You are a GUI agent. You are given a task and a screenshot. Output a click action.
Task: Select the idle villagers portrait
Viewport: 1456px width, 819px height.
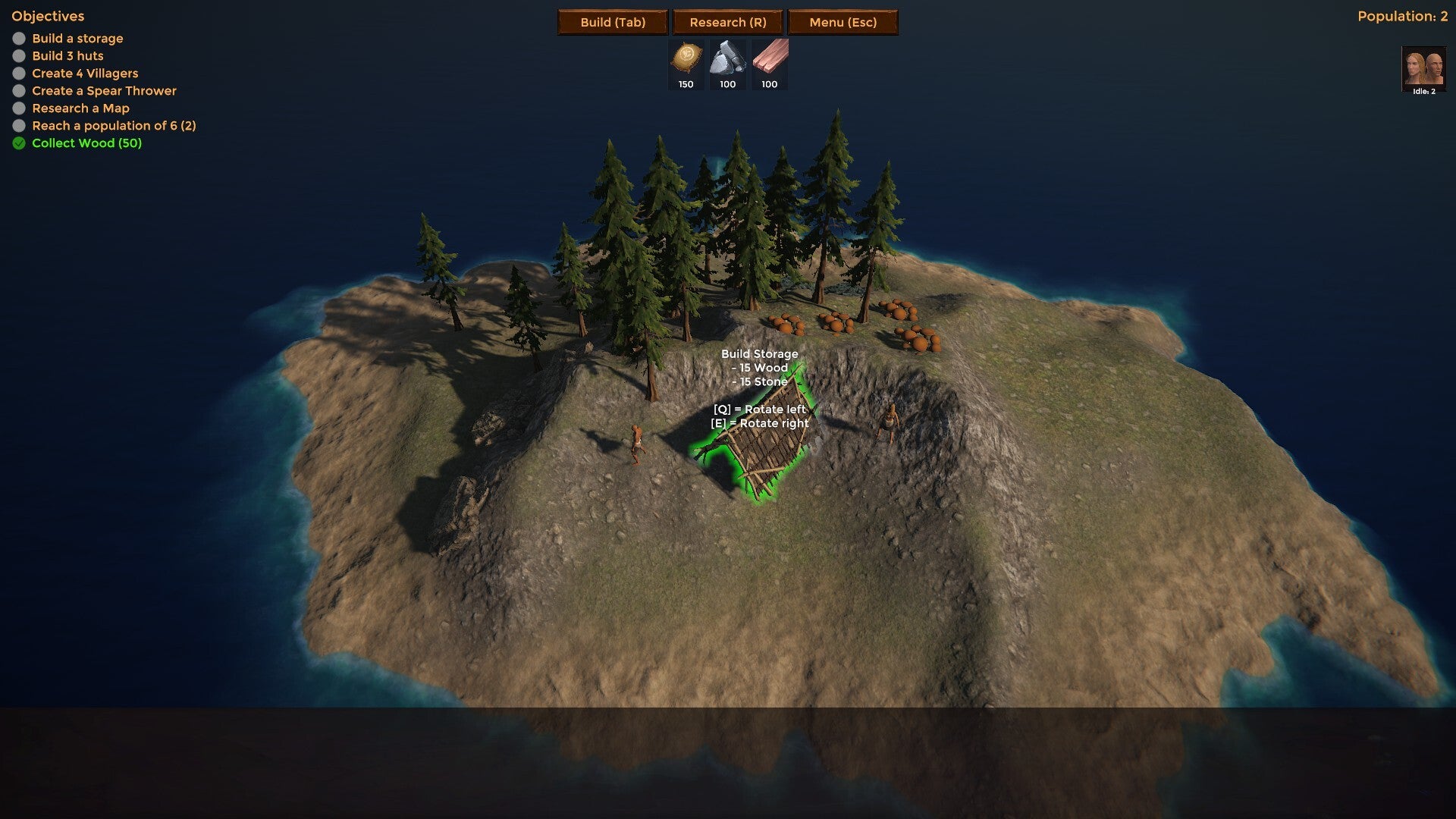[1423, 68]
